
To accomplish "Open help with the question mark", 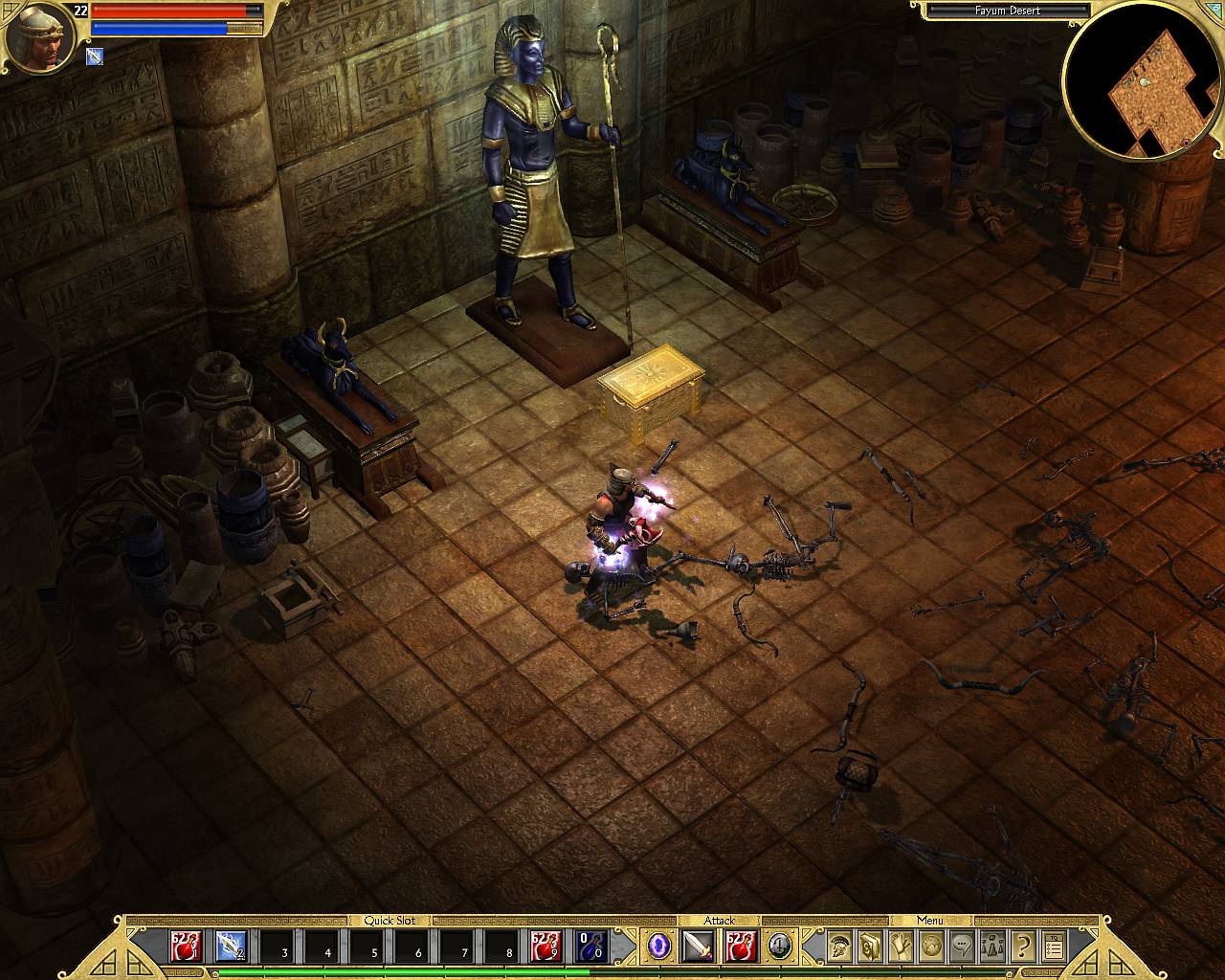I will [1023, 947].
